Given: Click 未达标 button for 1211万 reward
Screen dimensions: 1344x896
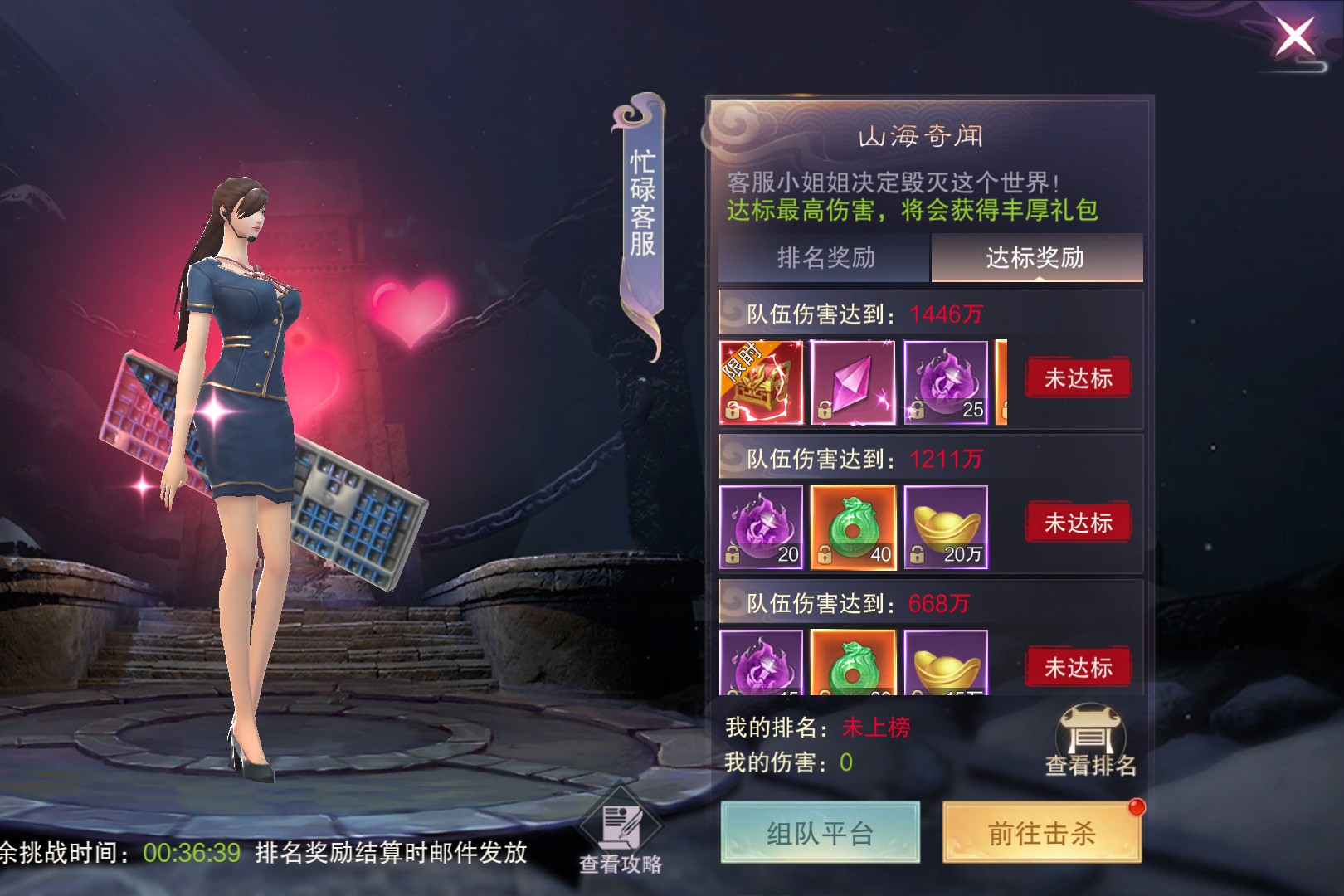Looking at the screenshot, I should tap(1078, 523).
